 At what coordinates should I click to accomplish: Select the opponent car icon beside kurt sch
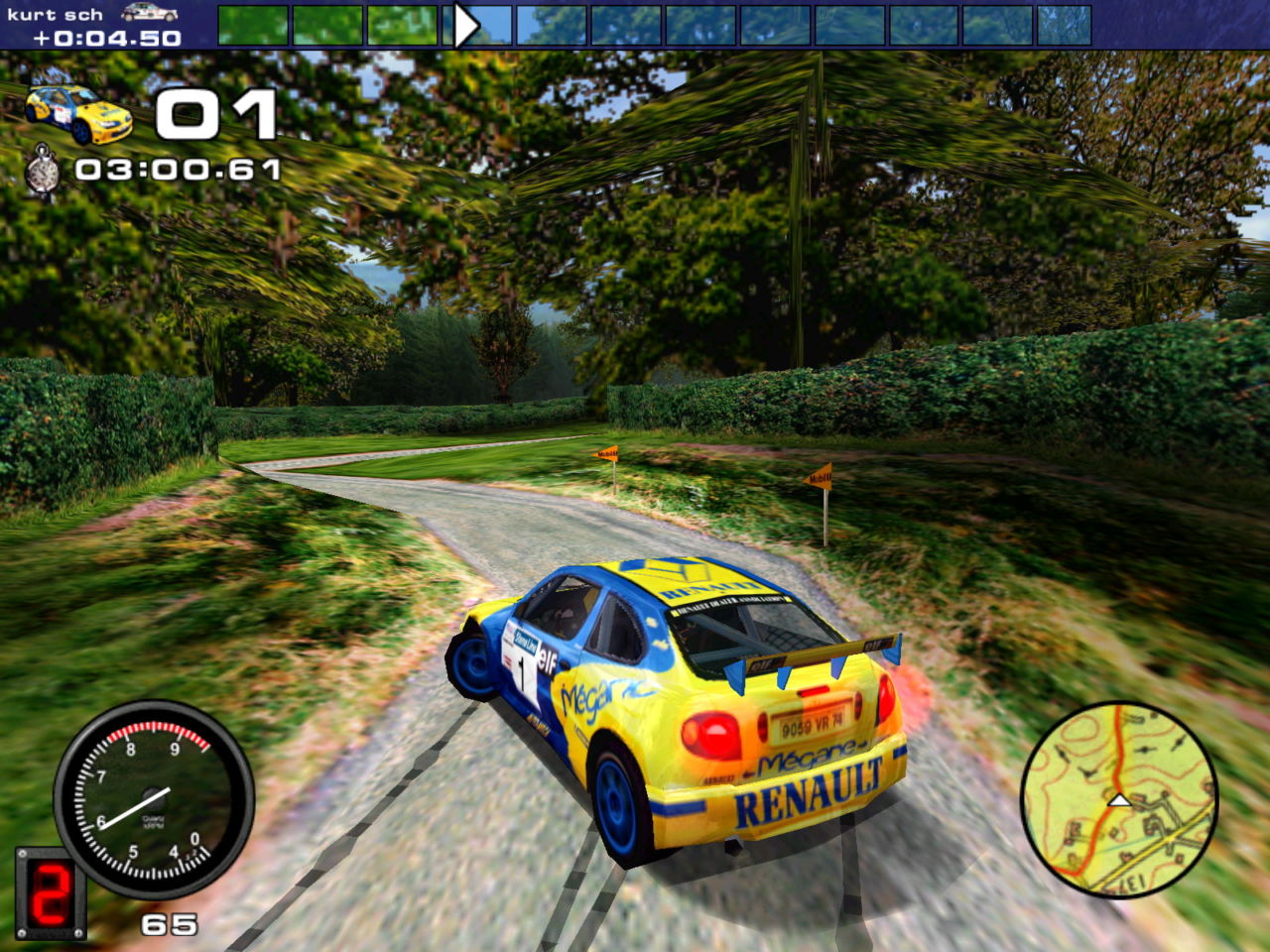150,13
